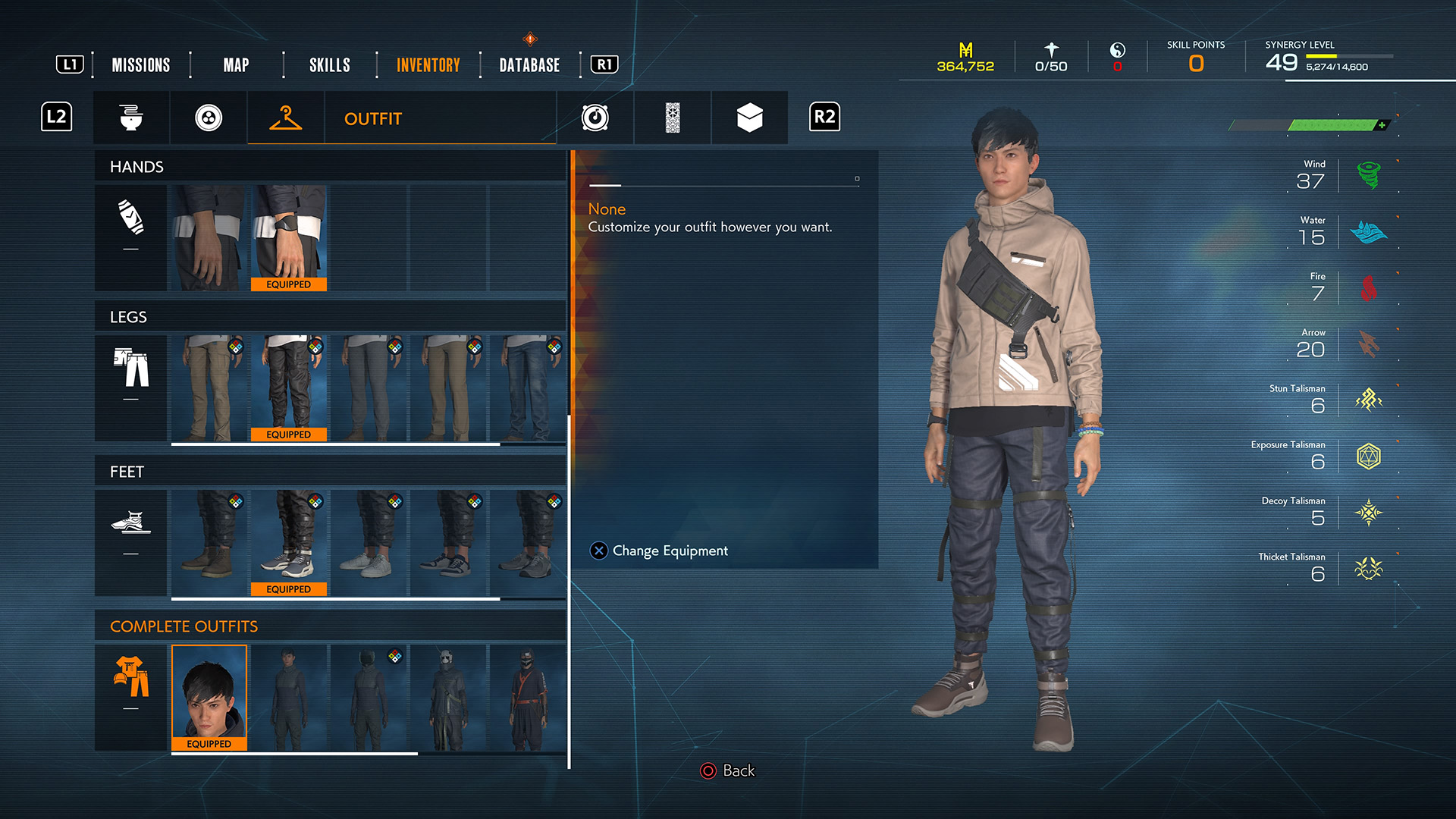Choose the blue jeans leg option
1456x819 pixels.
[529, 388]
